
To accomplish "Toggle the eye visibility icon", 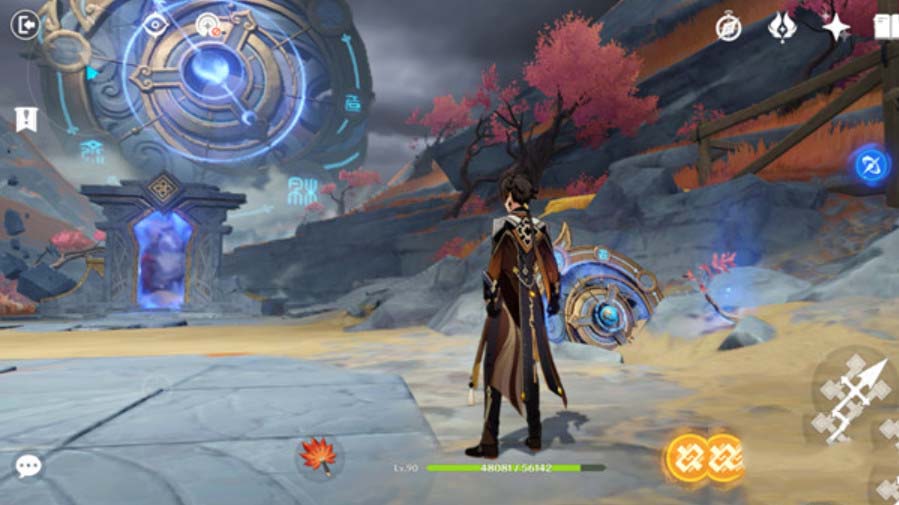I will (155, 25).
